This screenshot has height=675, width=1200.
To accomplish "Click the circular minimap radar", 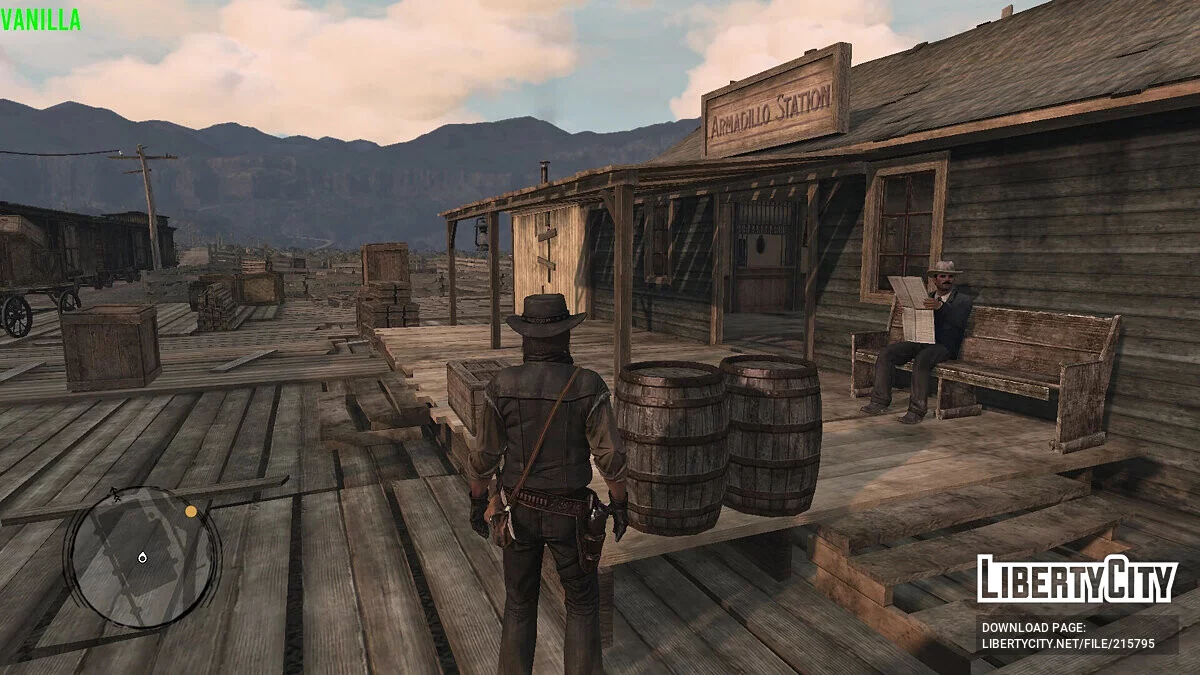I will pyautogui.click(x=142, y=556).
